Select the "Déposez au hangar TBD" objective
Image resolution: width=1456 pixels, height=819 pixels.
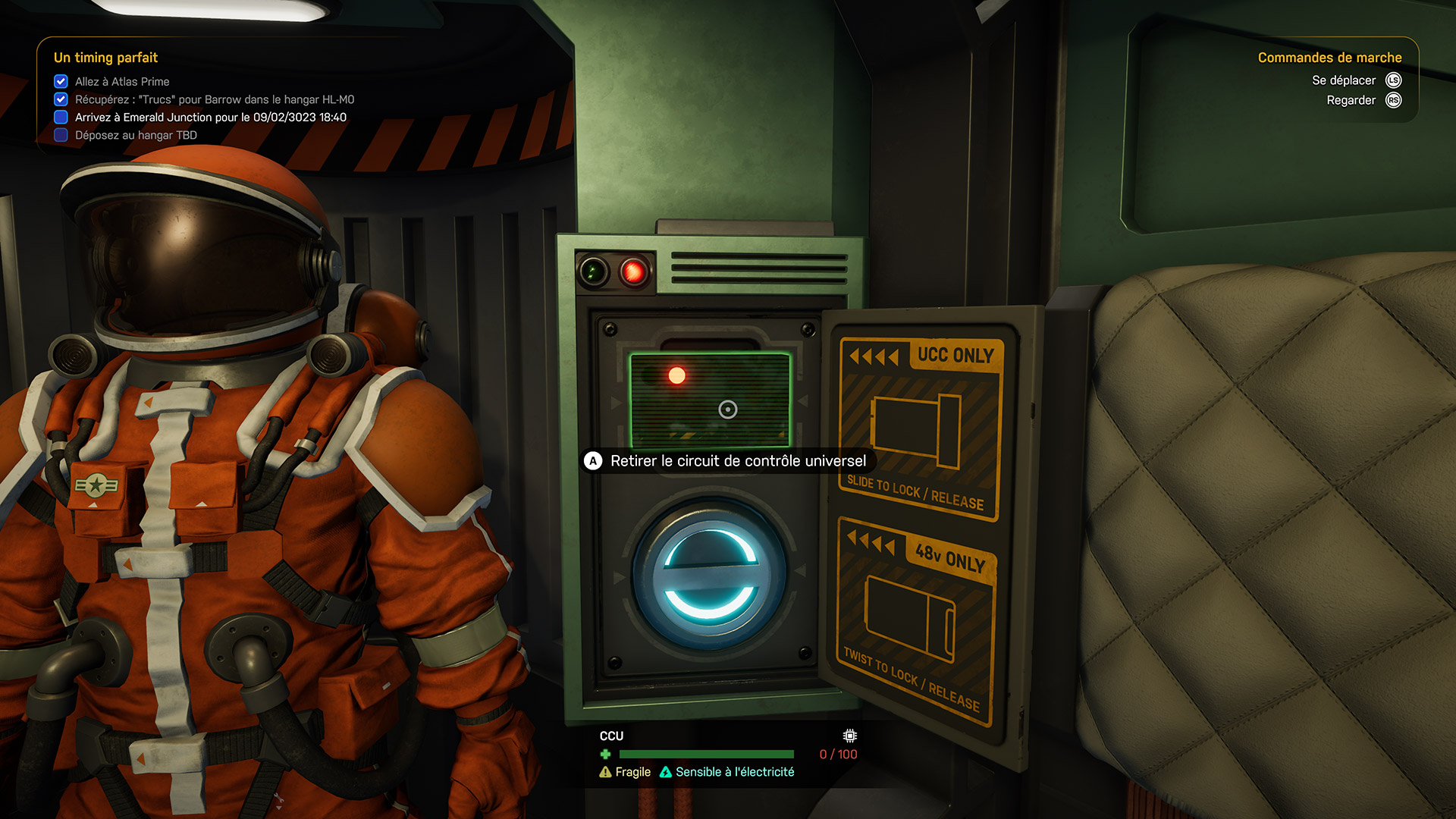pyautogui.click(x=136, y=136)
